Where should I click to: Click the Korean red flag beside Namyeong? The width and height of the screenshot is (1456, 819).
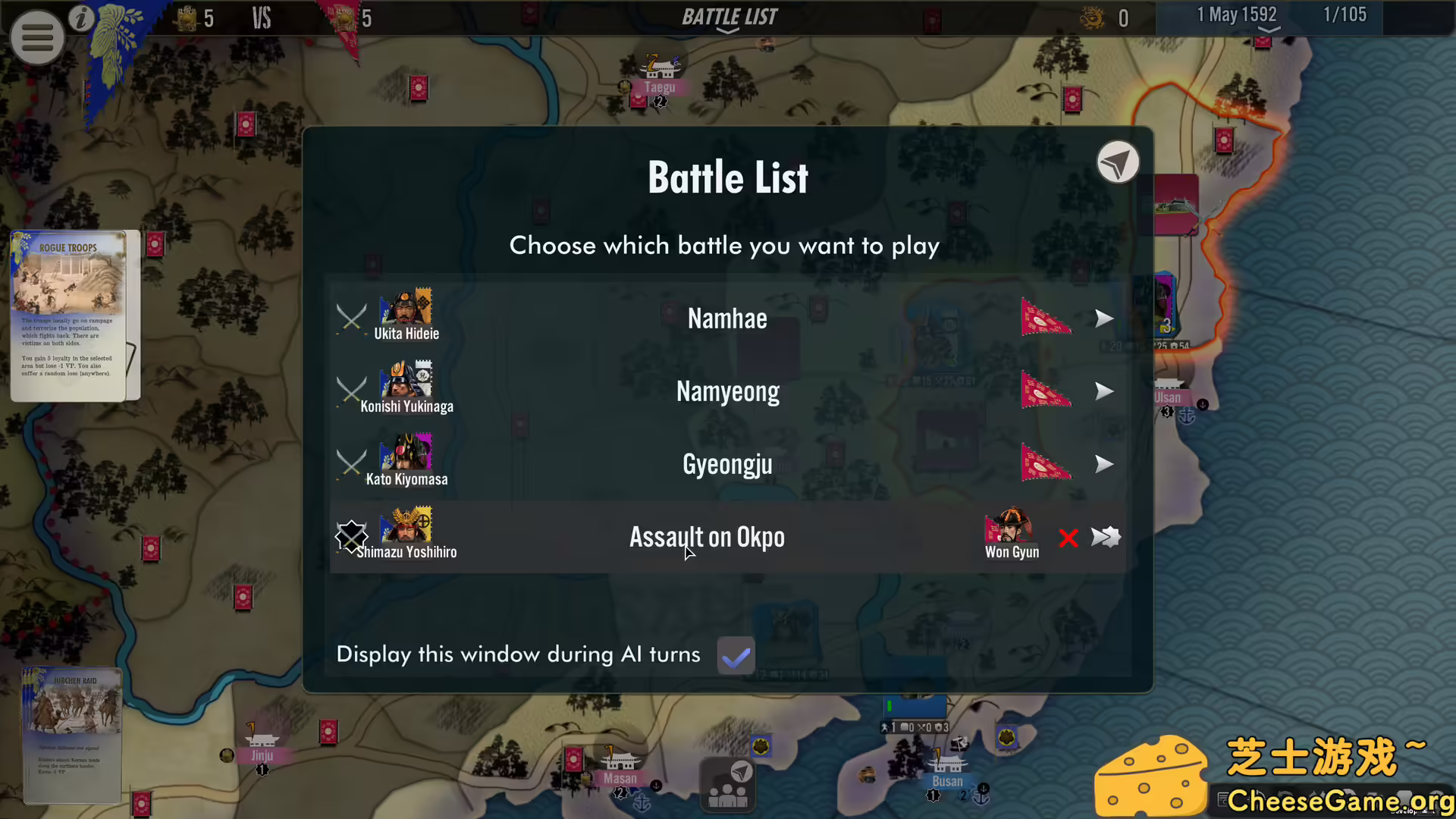point(1046,390)
